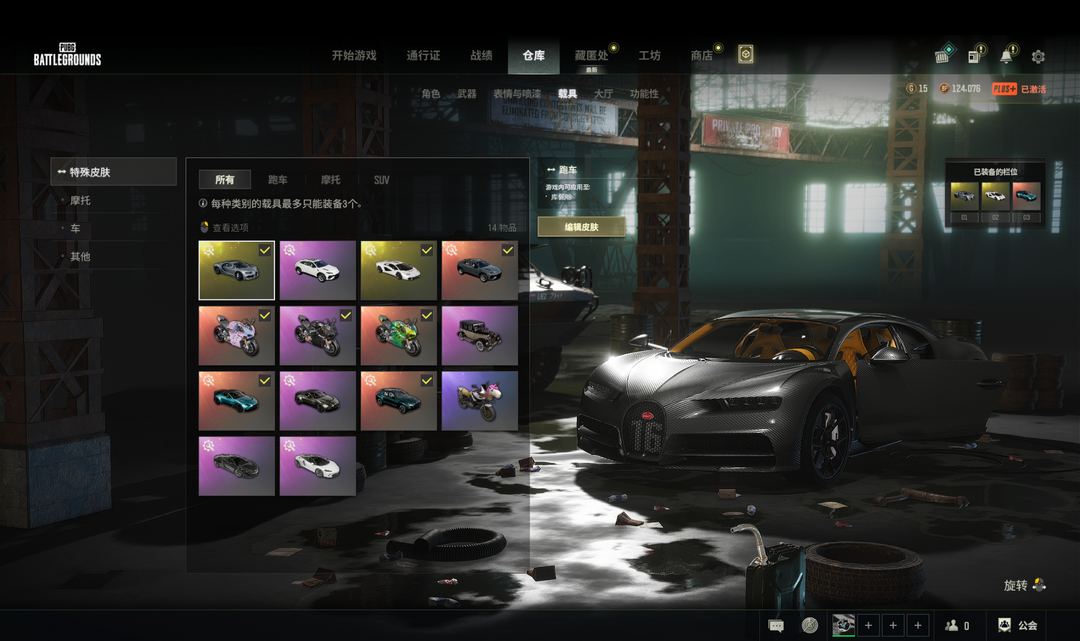Open the chat bubble icon
This screenshot has height=641, width=1080.
click(x=776, y=626)
